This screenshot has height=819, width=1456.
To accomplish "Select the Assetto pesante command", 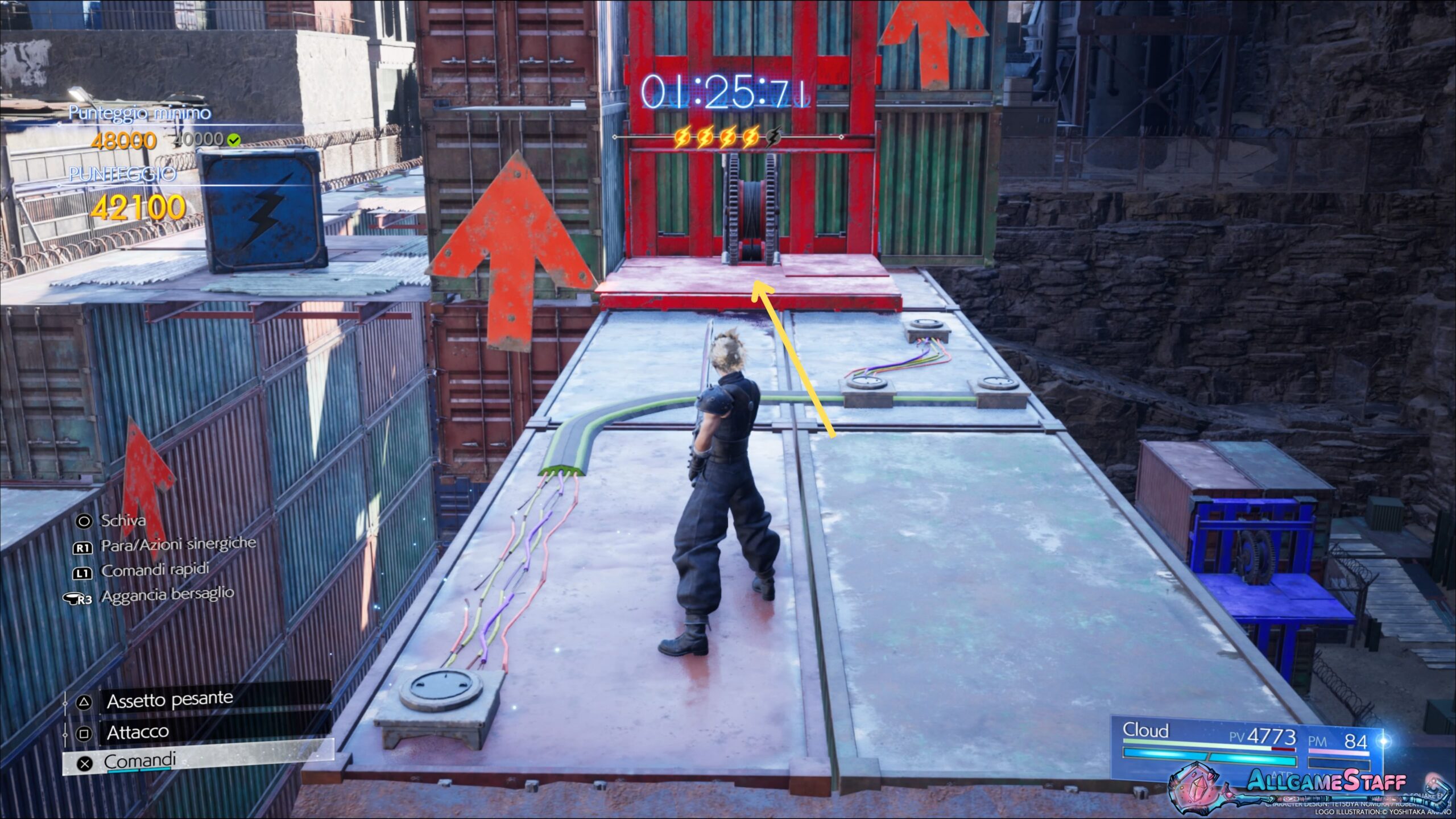I will tap(169, 700).
